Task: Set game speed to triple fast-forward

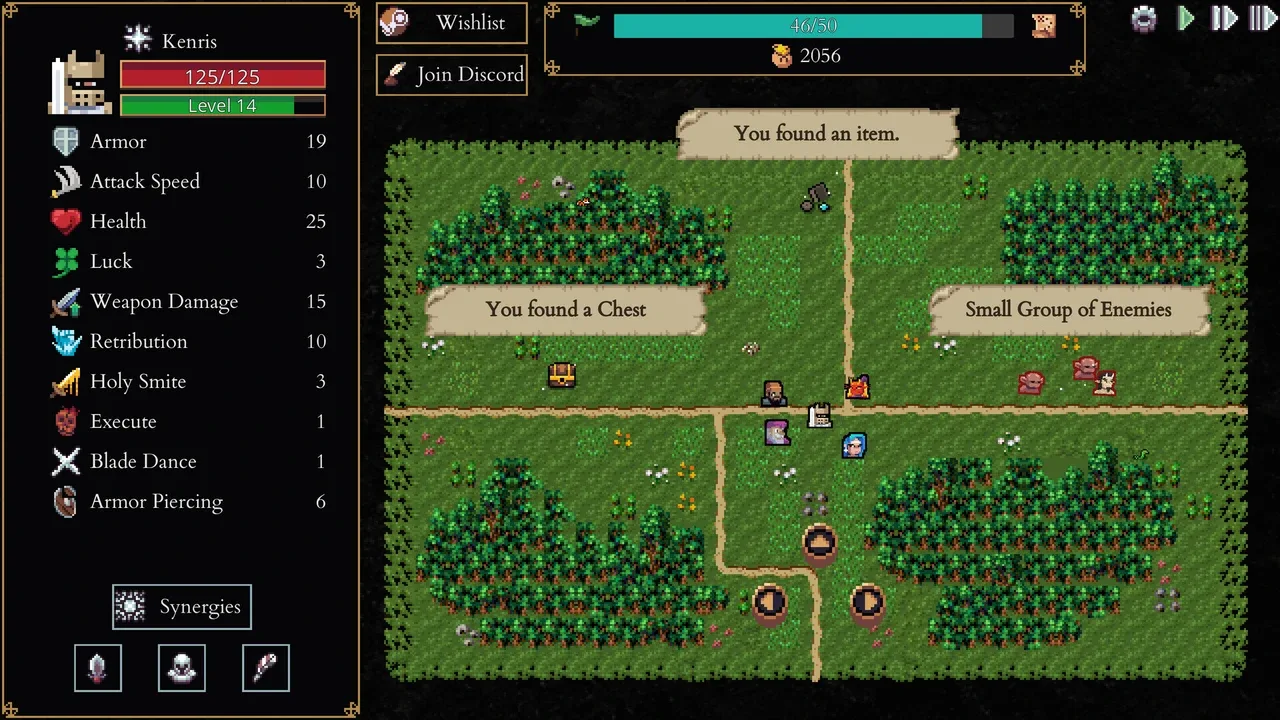Action: coord(1263,19)
